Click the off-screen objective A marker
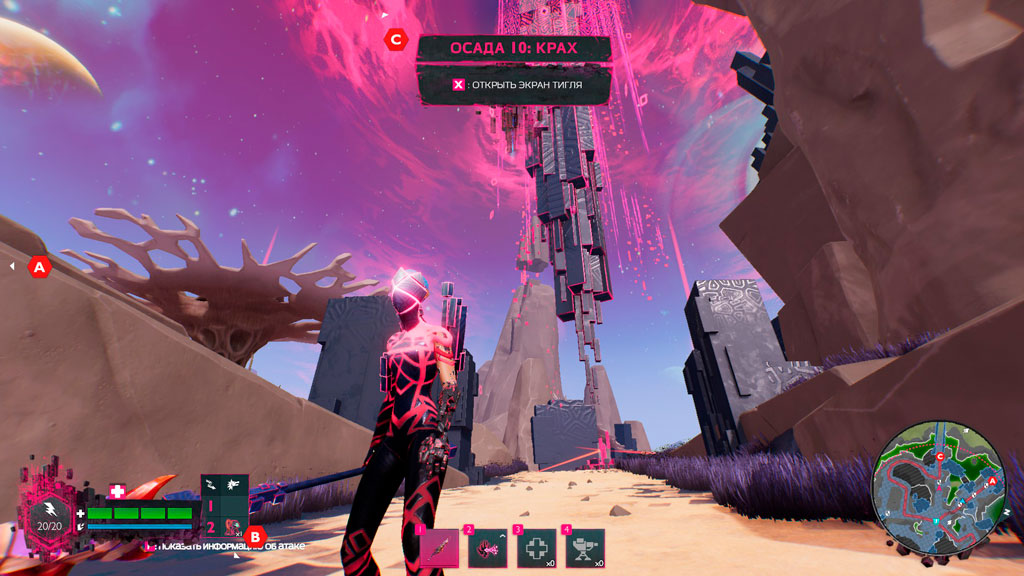 point(40,267)
